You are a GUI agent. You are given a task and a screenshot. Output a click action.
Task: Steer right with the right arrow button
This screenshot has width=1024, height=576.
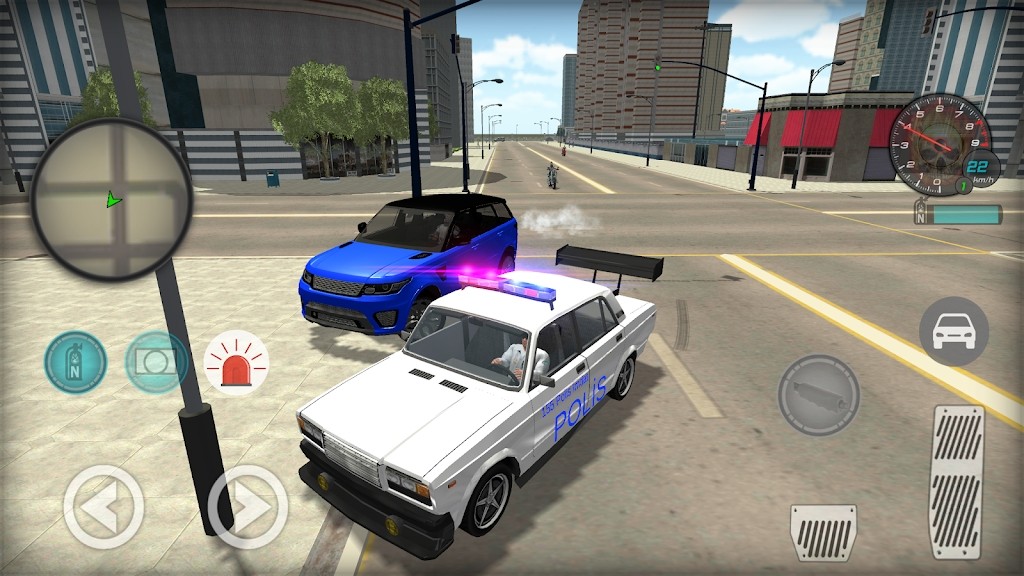(x=247, y=507)
